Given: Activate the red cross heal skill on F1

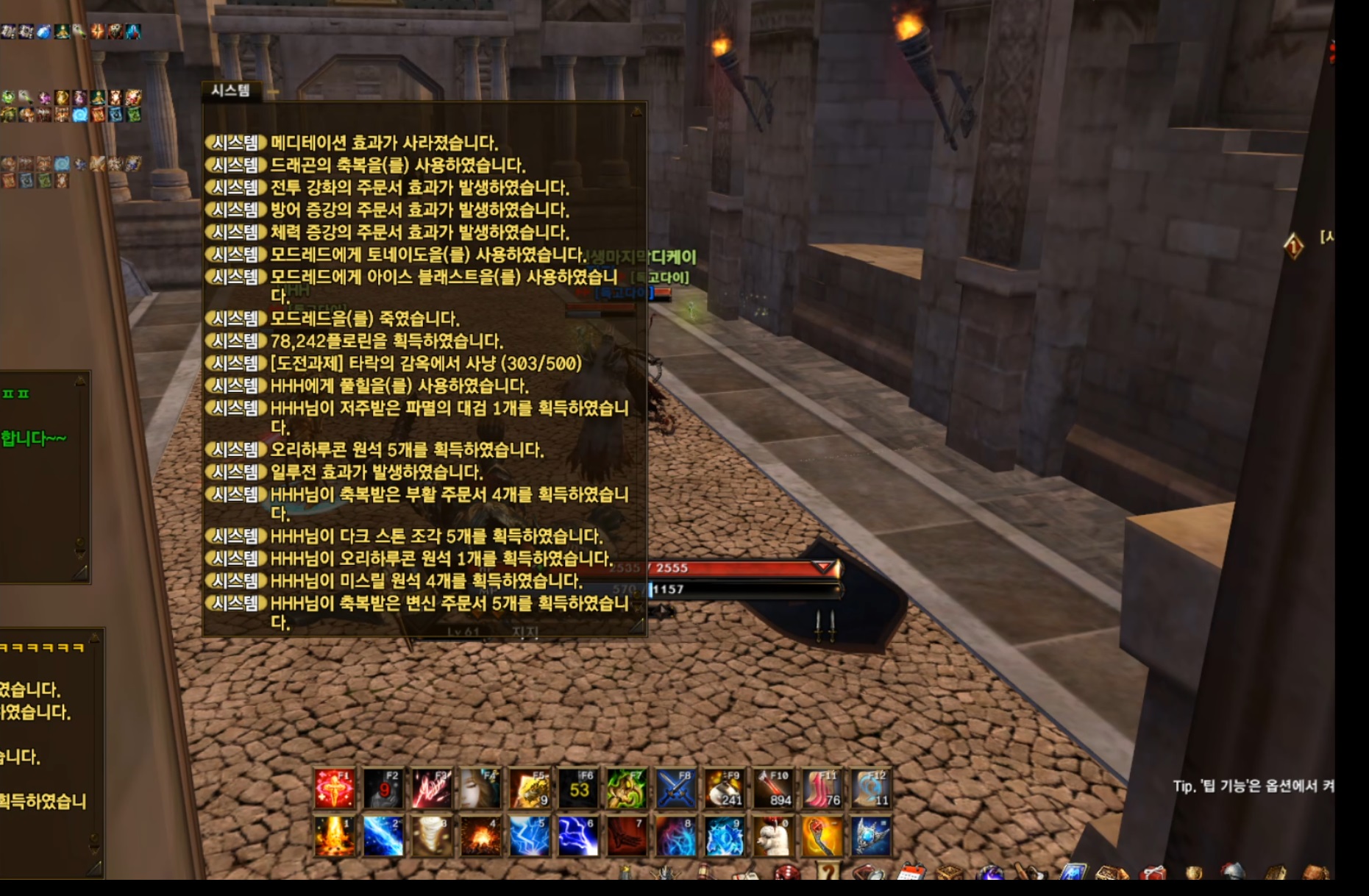Looking at the screenshot, I should (x=334, y=788).
